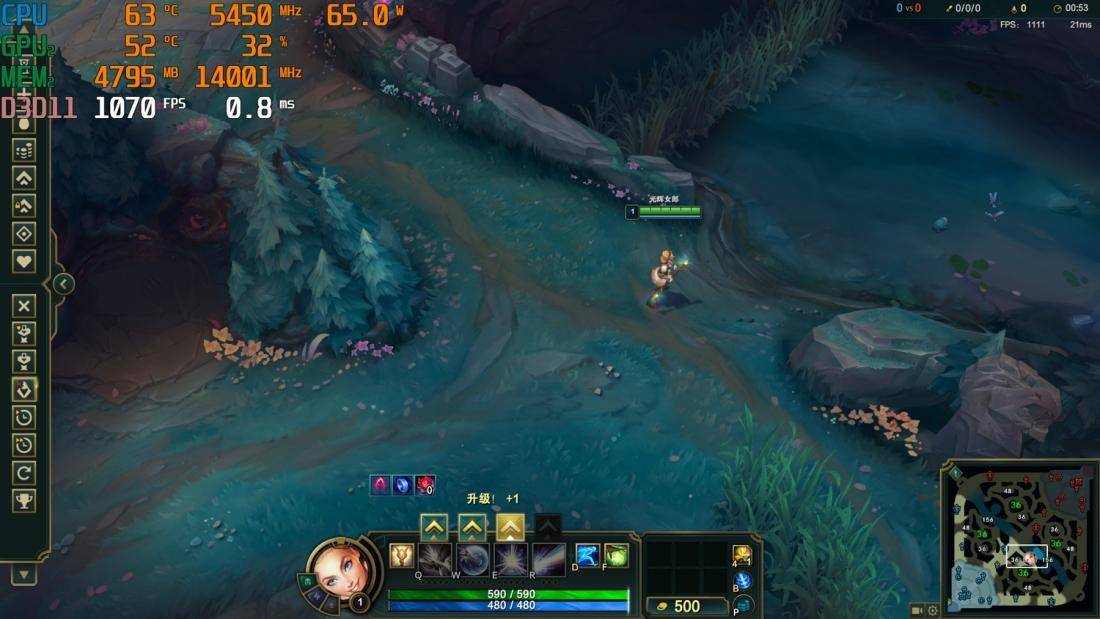Level up the Q ability with its arrow
Image resolution: width=1100 pixels, height=619 pixels.
pyautogui.click(x=434, y=527)
